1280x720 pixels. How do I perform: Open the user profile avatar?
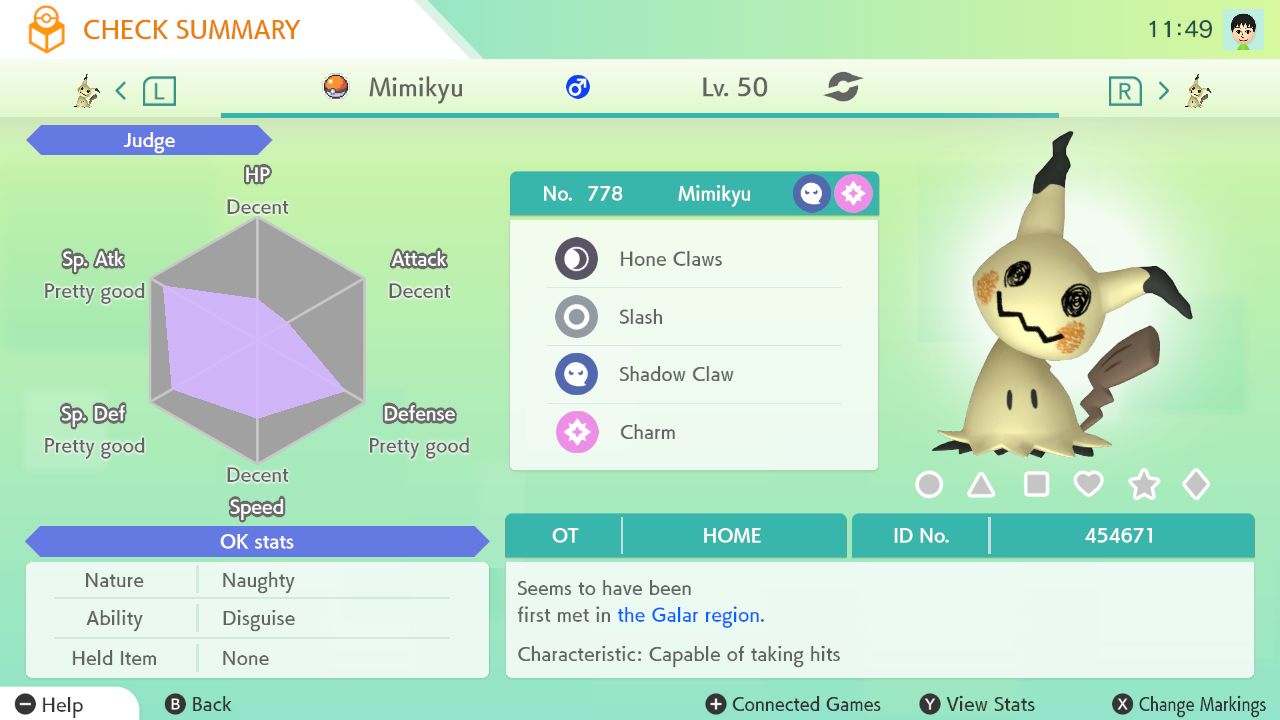1242,30
